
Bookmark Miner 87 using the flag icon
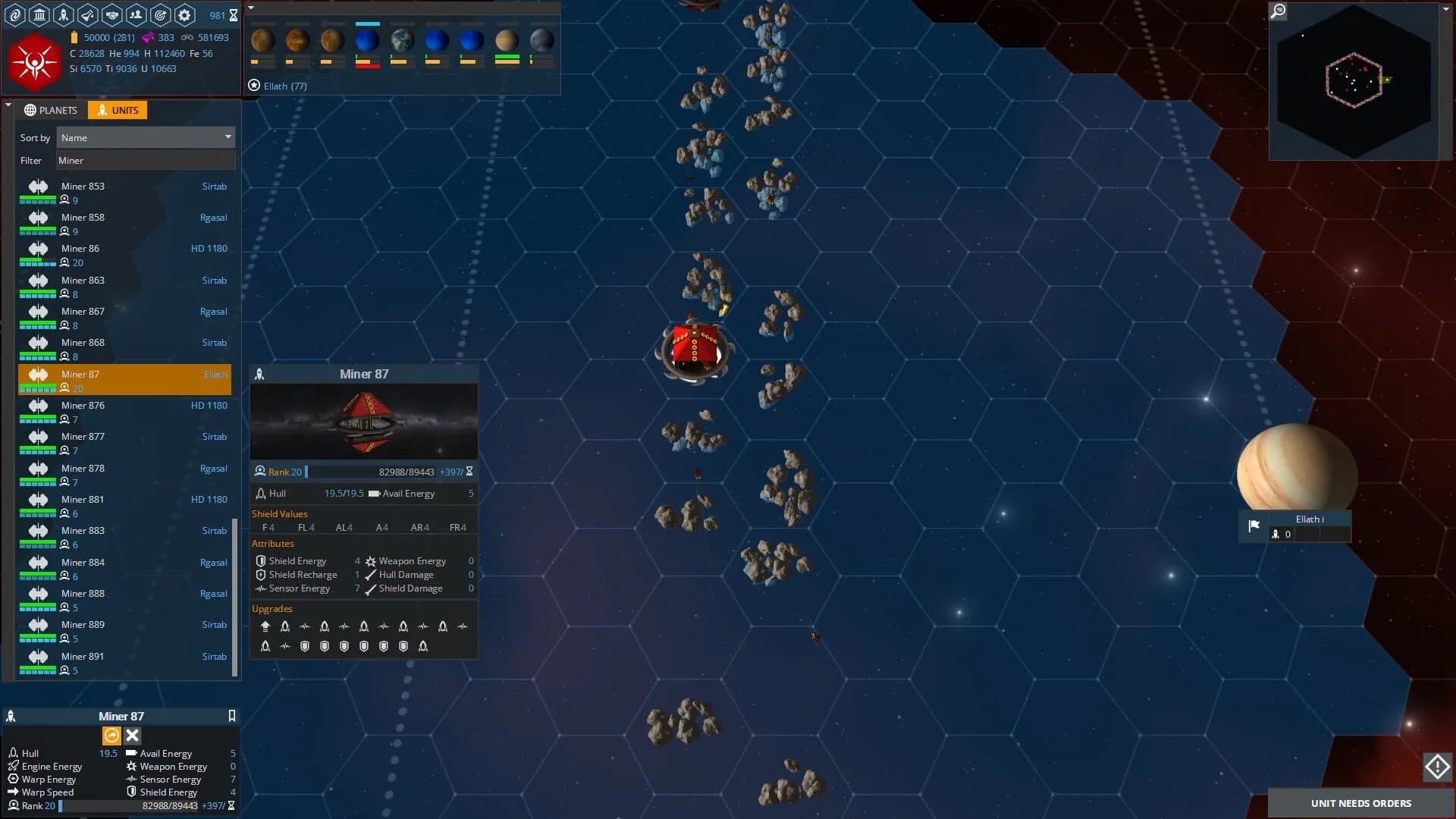[231, 716]
